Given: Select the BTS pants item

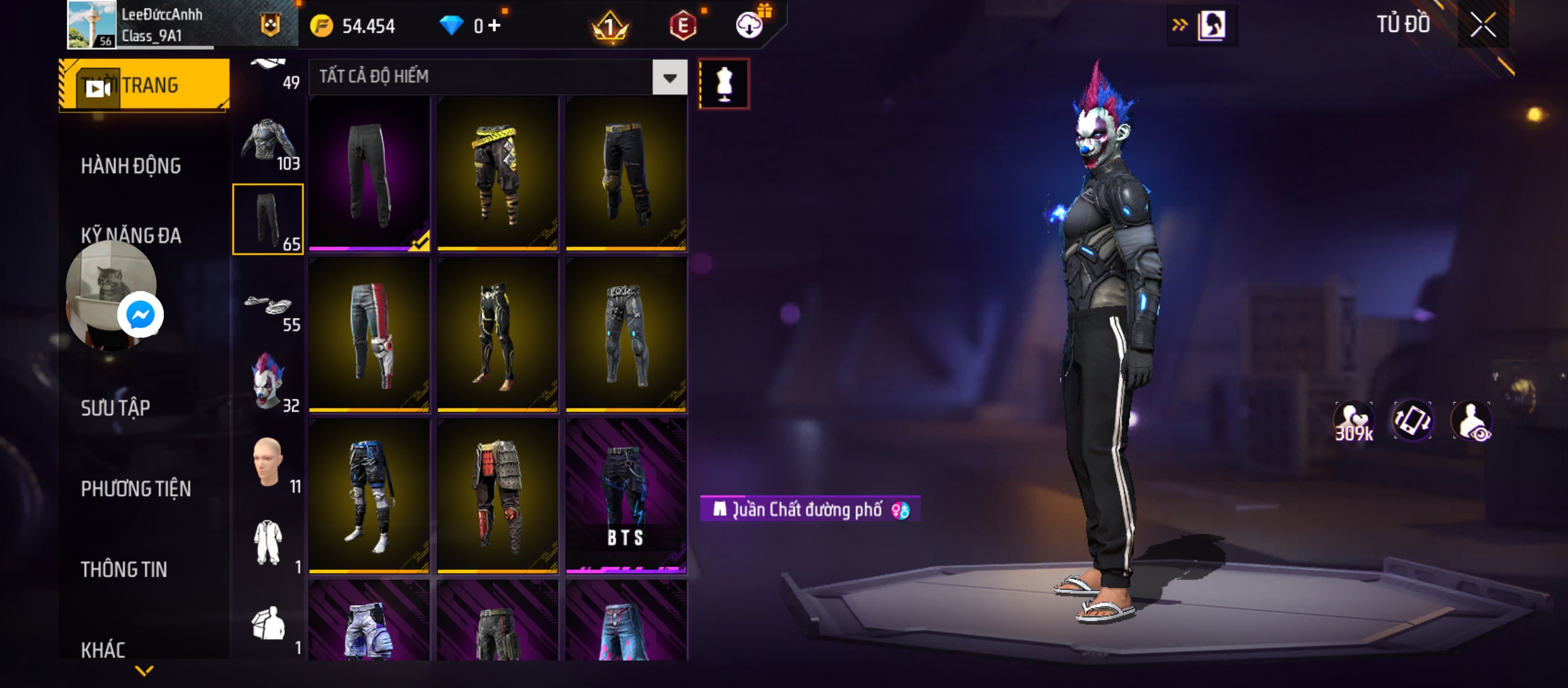Looking at the screenshot, I should point(626,496).
